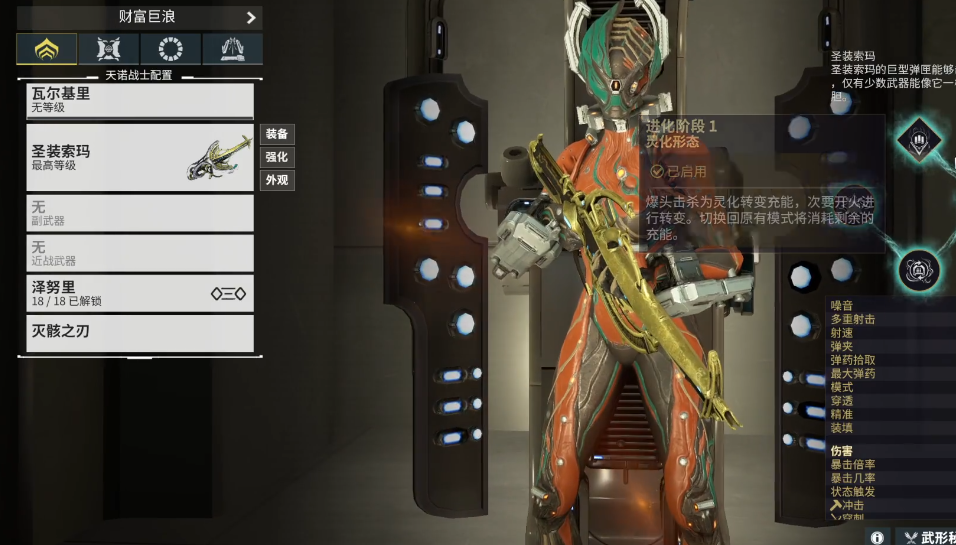Viewport: 956px width, 545px height.
Task: Switch to the hands icon tab
Action: pyautogui.click(x=232, y=49)
